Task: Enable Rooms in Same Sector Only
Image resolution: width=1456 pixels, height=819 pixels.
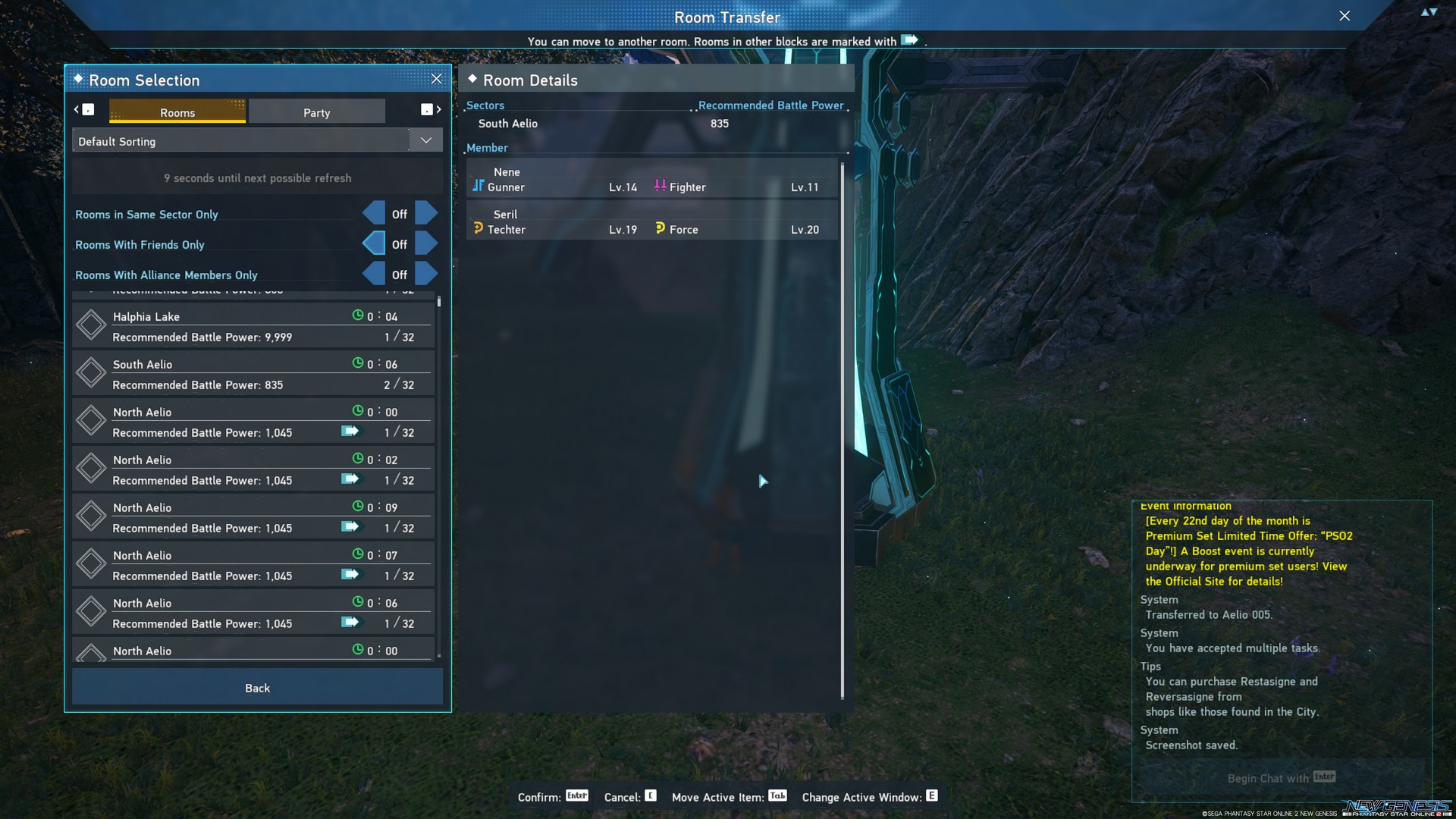Action: click(x=426, y=213)
